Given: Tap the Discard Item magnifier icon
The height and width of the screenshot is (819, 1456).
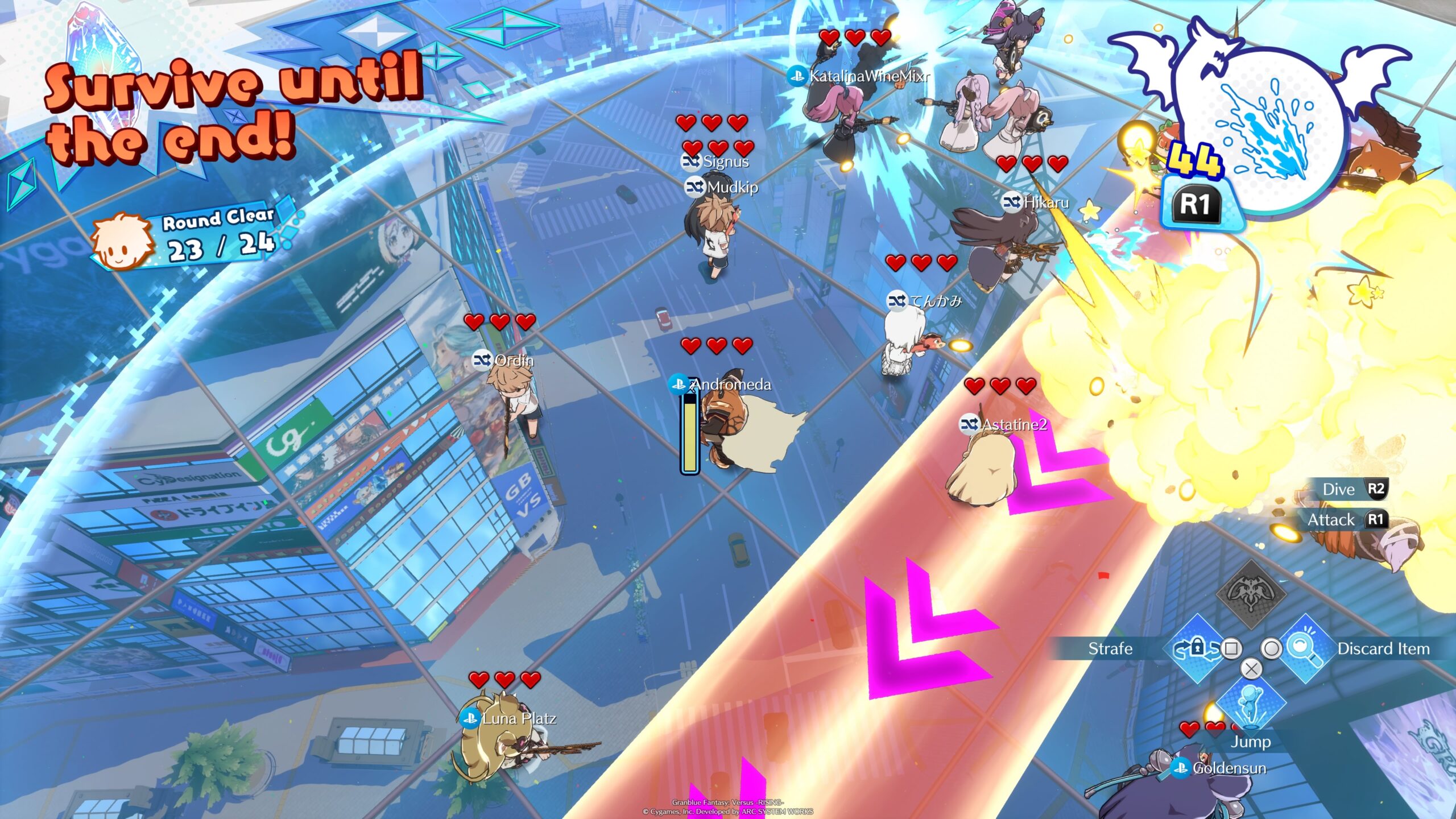Looking at the screenshot, I should (1304, 648).
